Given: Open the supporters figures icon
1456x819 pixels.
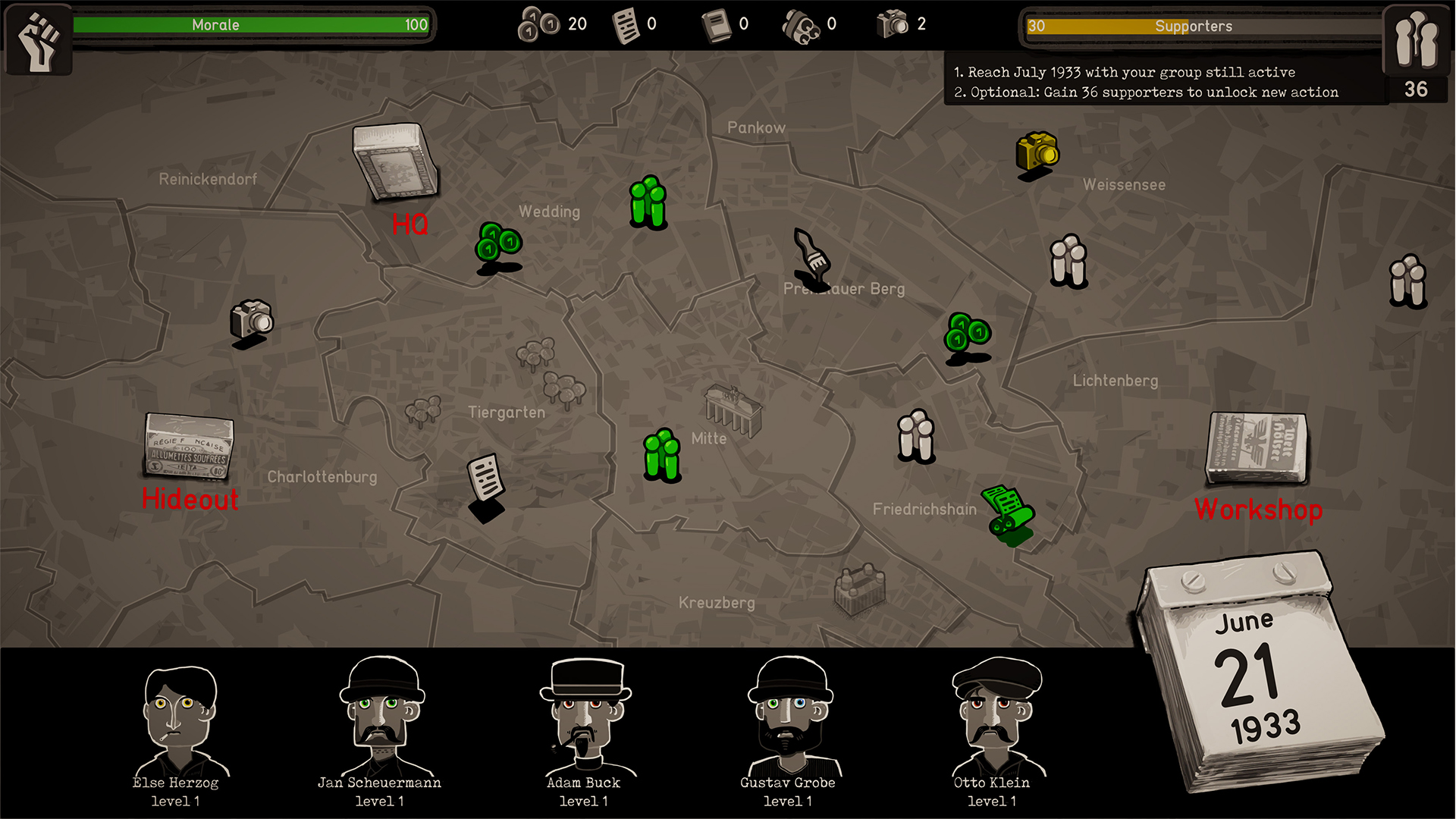Looking at the screenshot, I should [1415, 39].
